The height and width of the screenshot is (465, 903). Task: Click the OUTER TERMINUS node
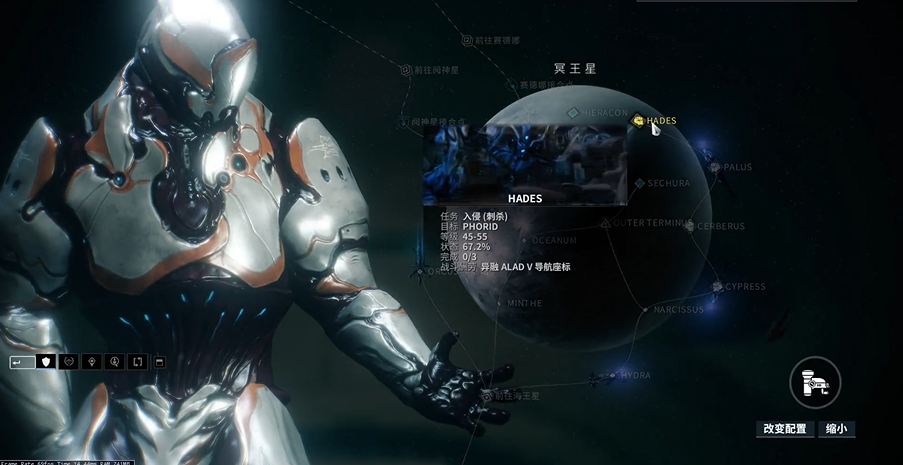[x=606, y=223]
